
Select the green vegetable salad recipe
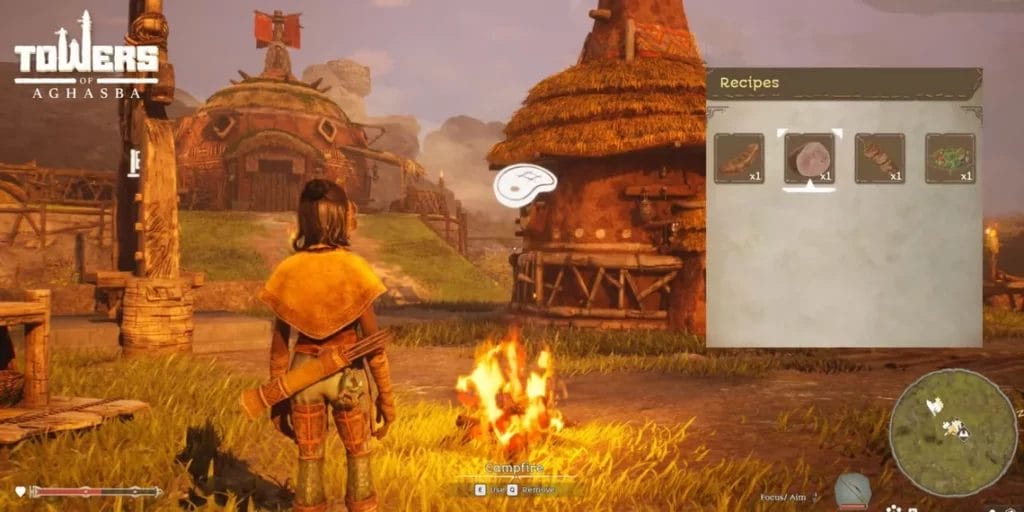tap(949, 158)
